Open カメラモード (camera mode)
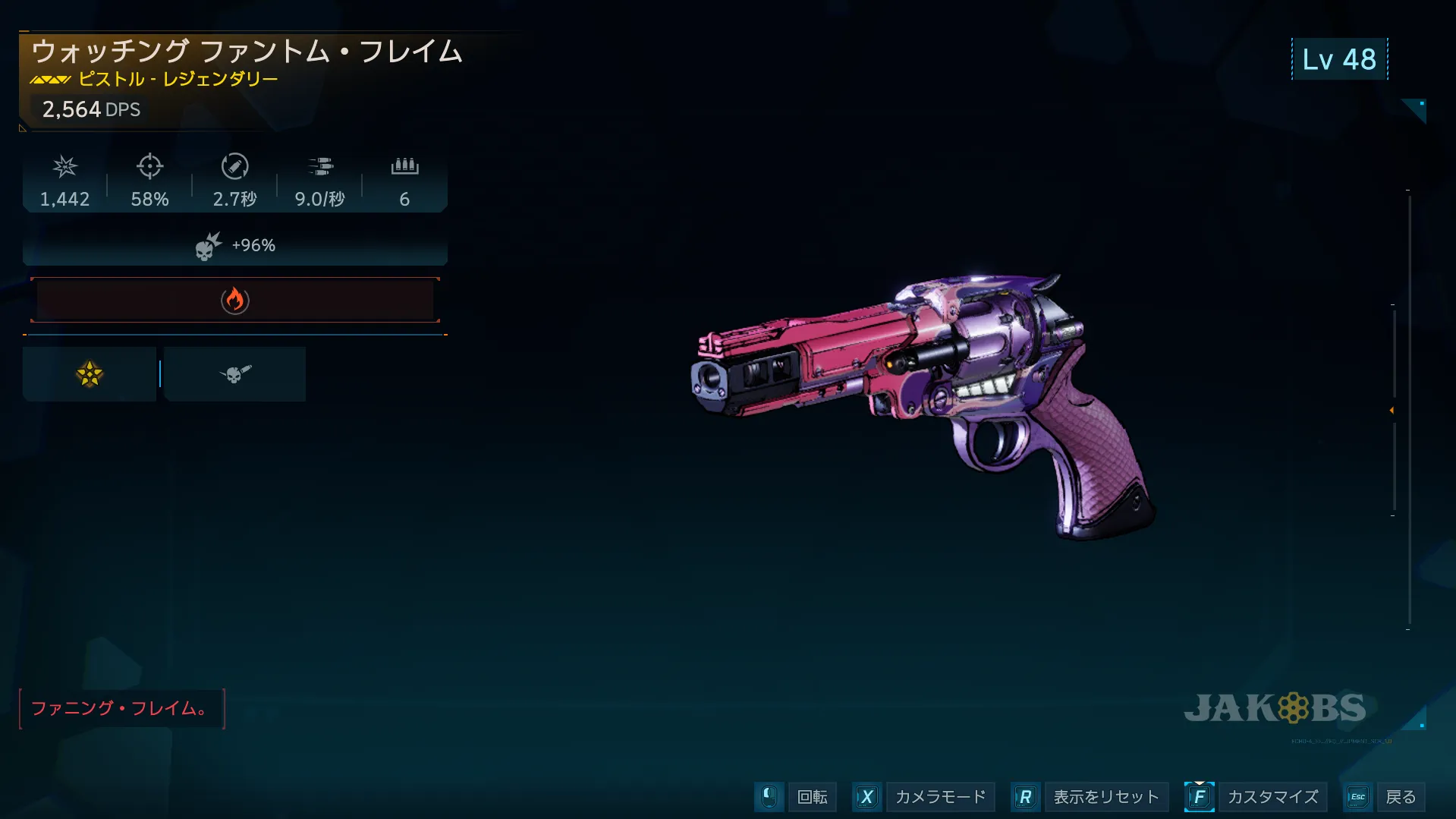Image resolution: width=1456 pixels, height=819 pixels. [940, 797]
